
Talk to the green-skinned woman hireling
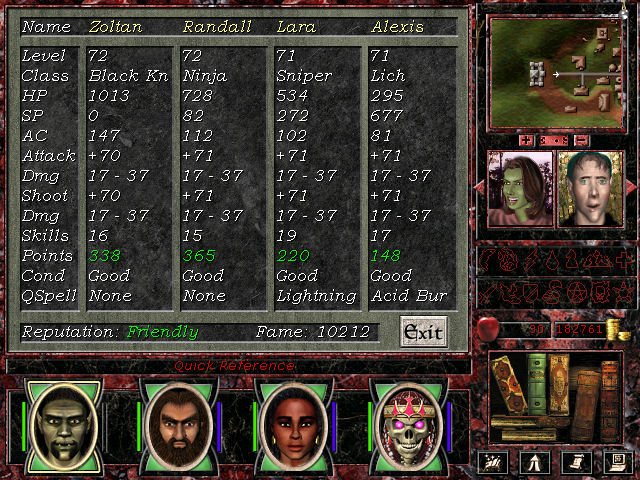[520, 191]
